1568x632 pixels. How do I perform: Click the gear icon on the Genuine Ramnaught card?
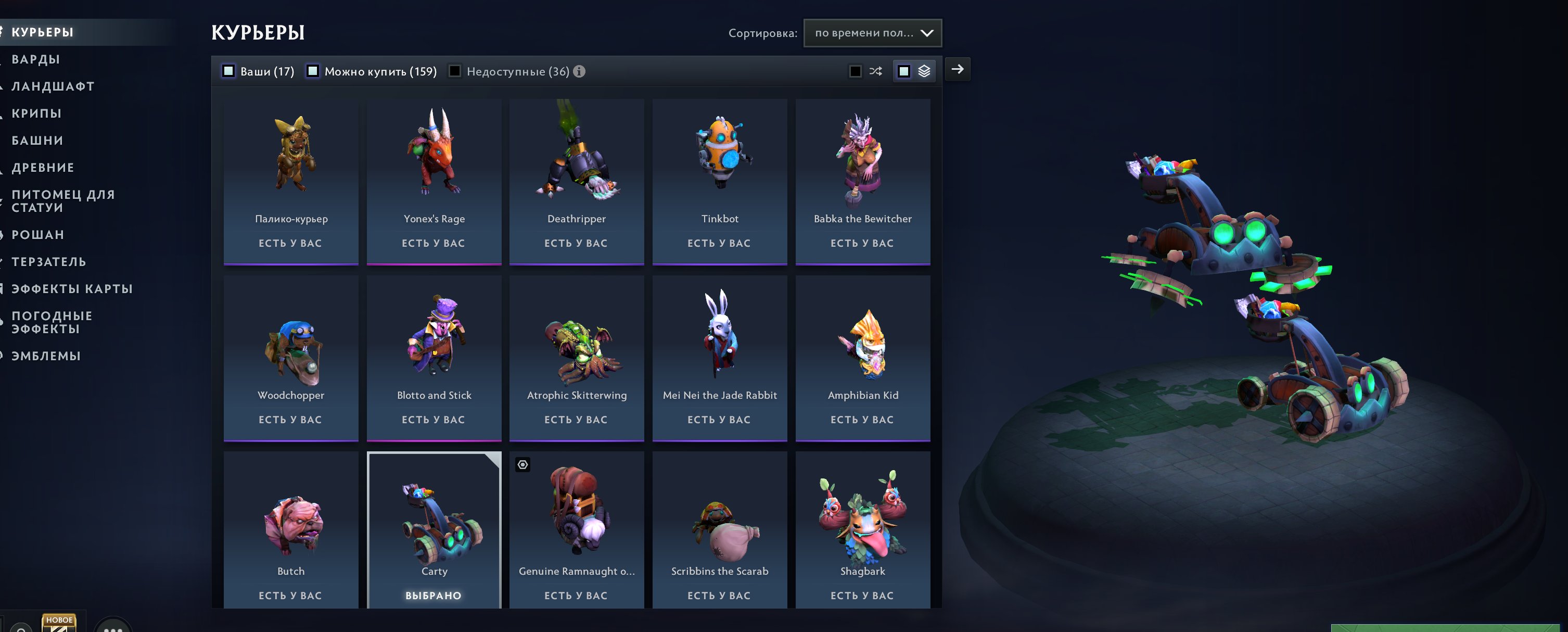522,465
